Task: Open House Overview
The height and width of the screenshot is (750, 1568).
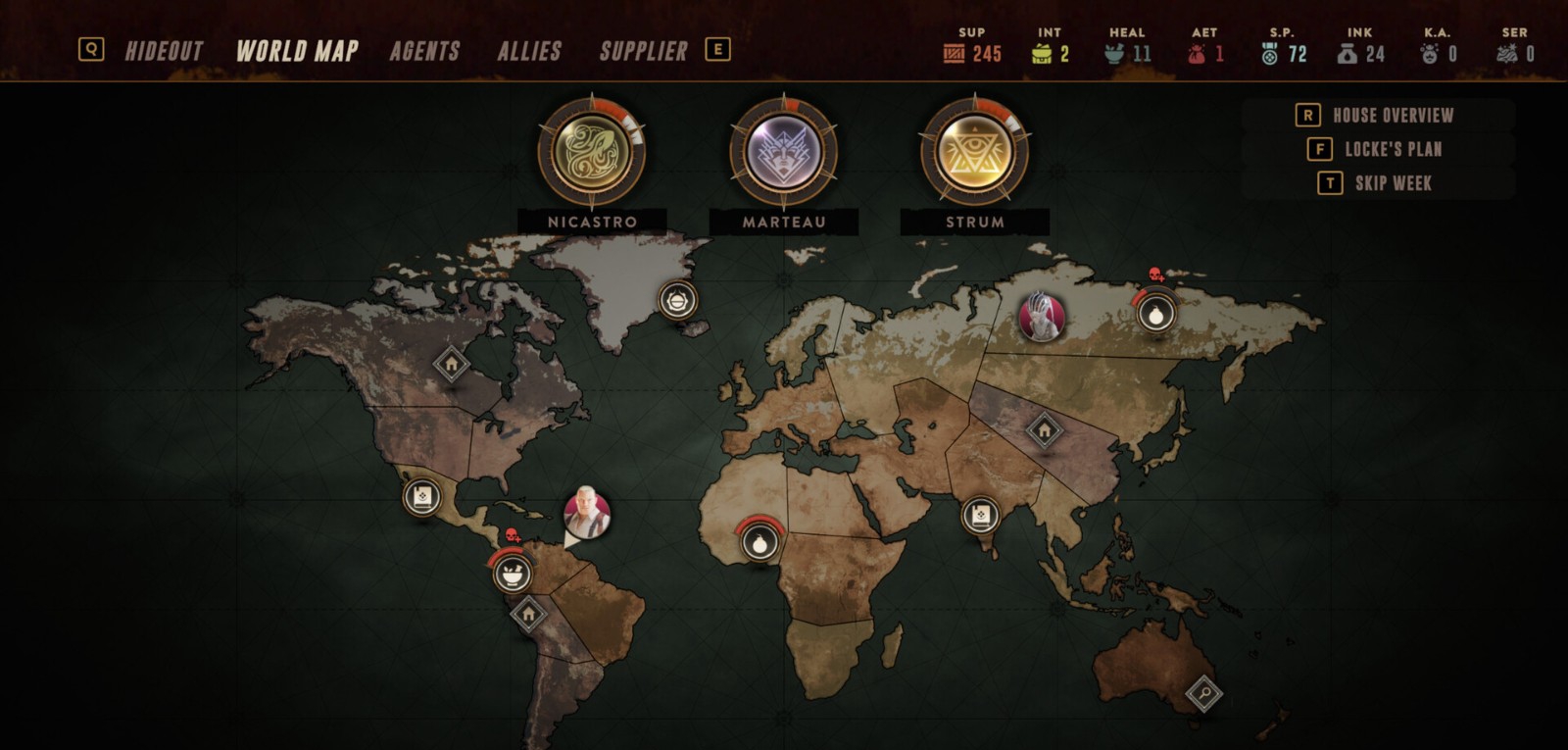Action: [1392, 116]
